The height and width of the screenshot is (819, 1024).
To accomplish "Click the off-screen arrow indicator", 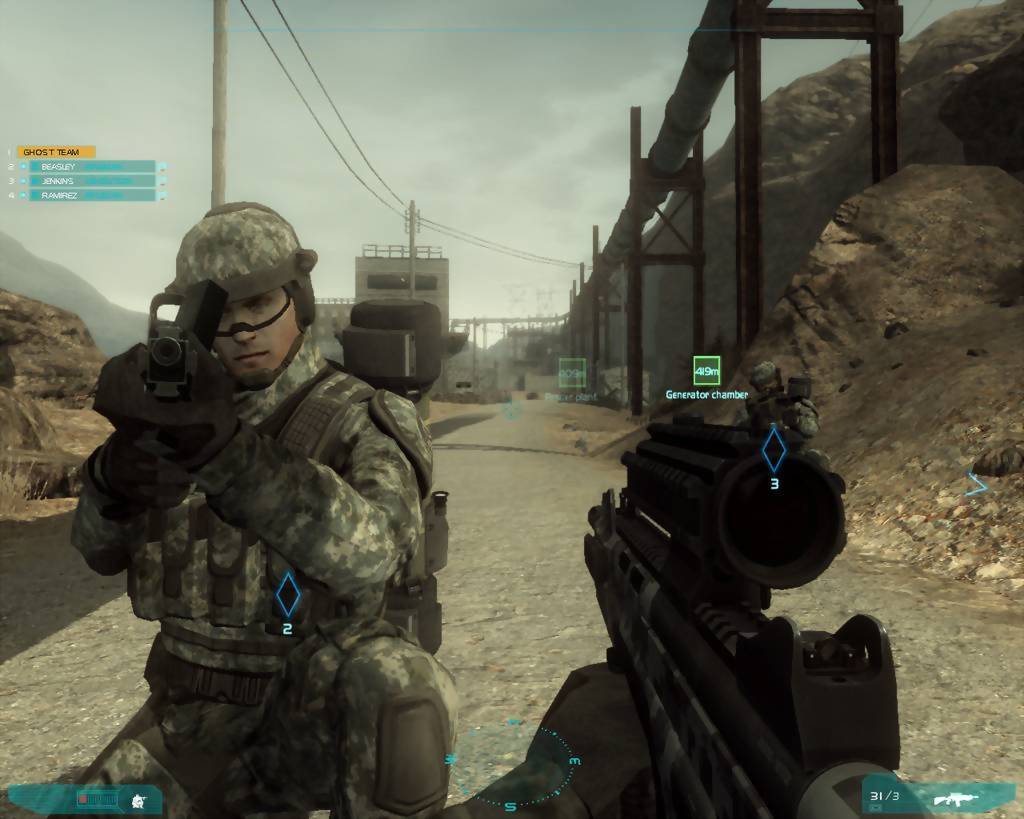I will click(x=977, y=485).
